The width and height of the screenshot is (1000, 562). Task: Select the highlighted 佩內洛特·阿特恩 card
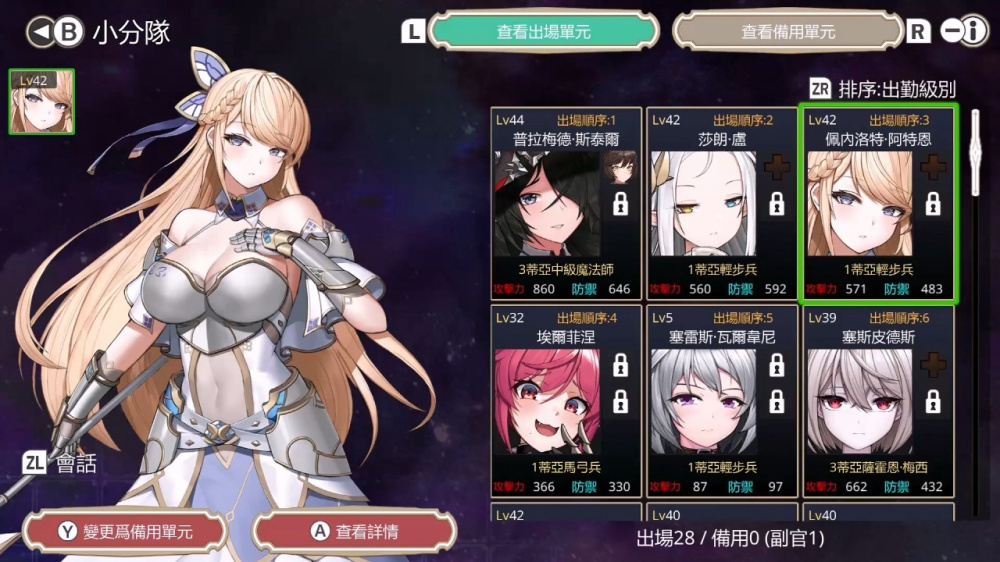coord(879,203)
